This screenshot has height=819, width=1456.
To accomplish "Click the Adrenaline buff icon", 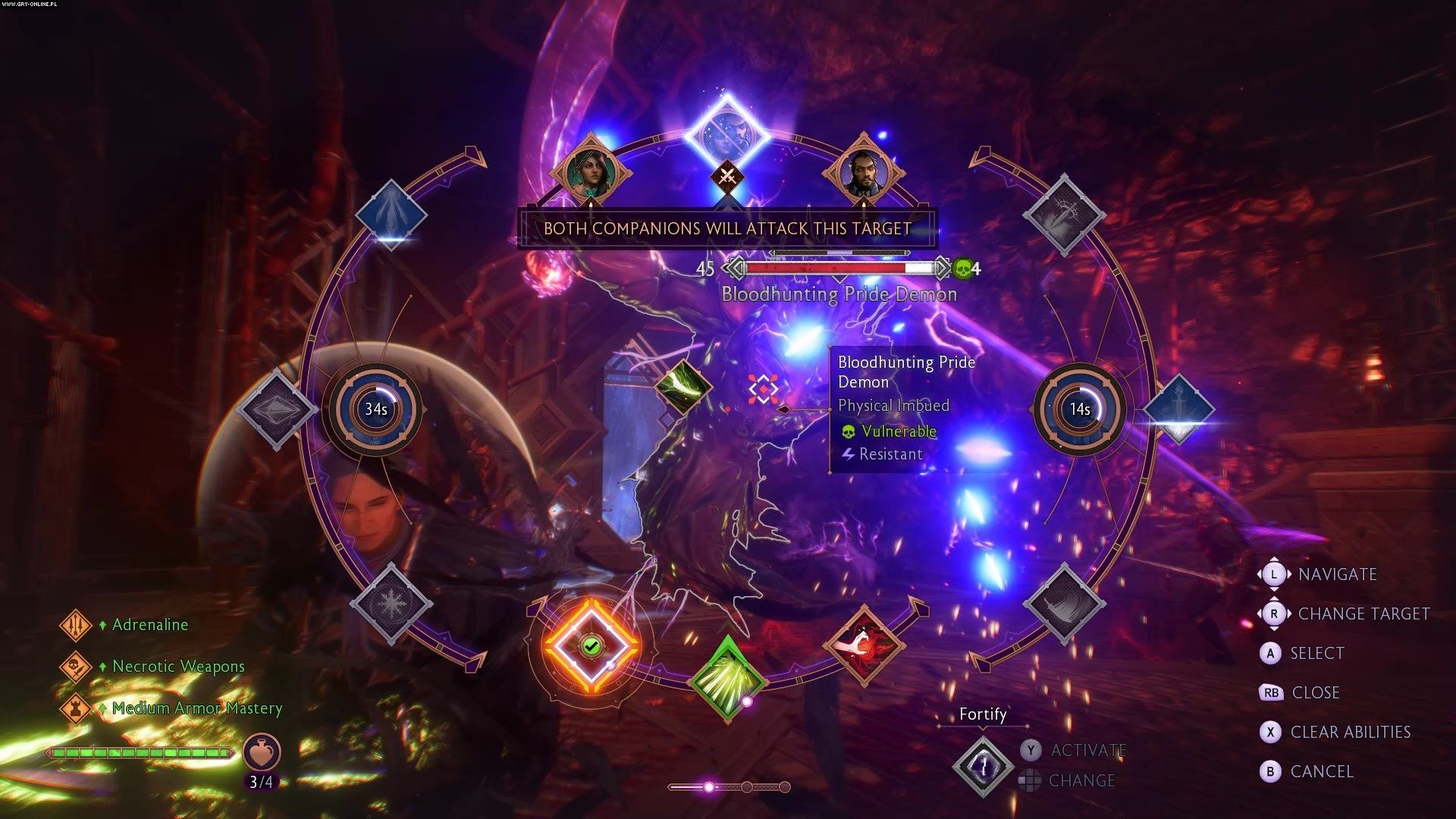I will [76, 626].
